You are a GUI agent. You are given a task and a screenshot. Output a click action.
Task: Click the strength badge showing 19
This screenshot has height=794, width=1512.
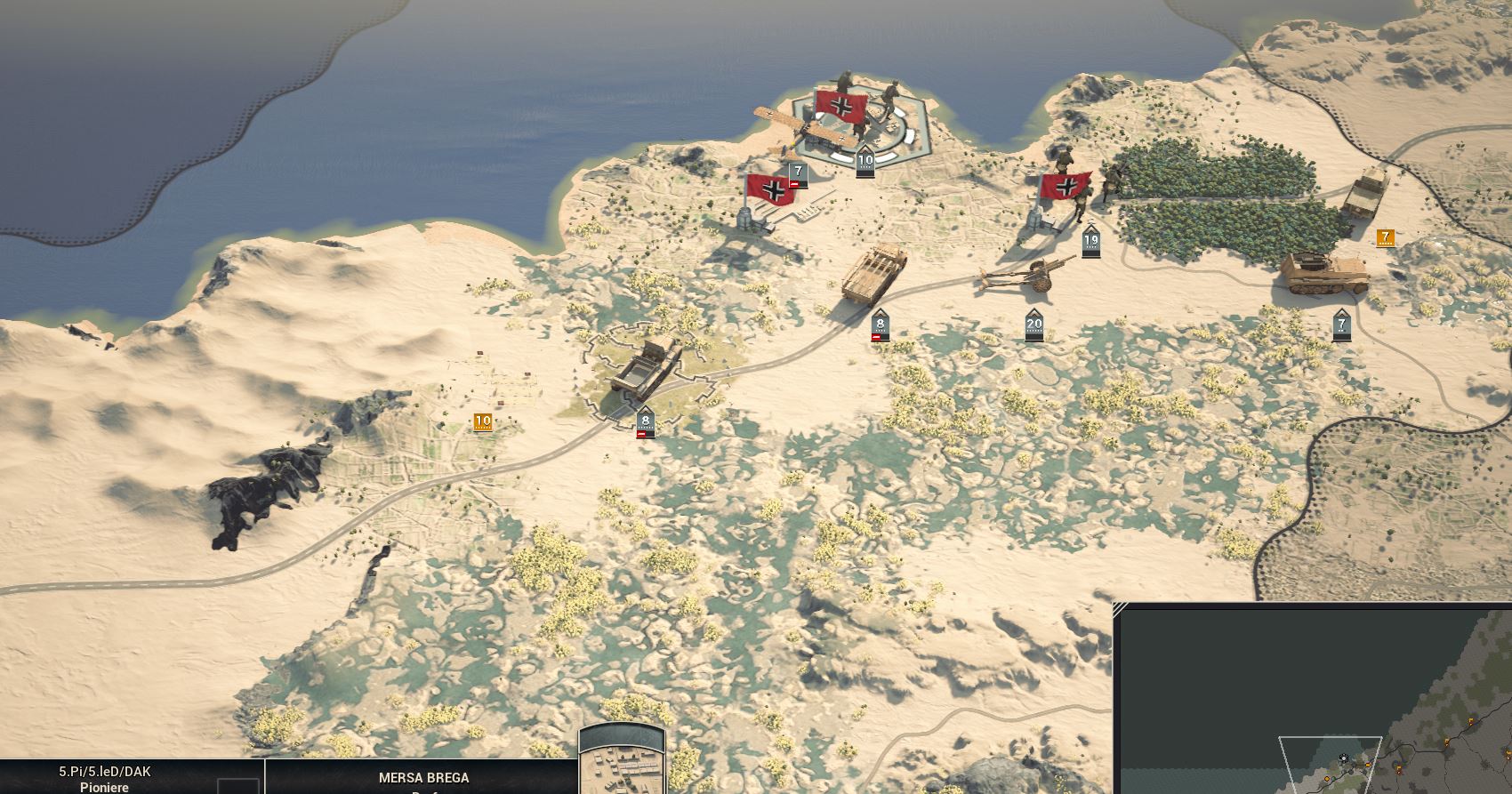click(x=1092, y=238)
